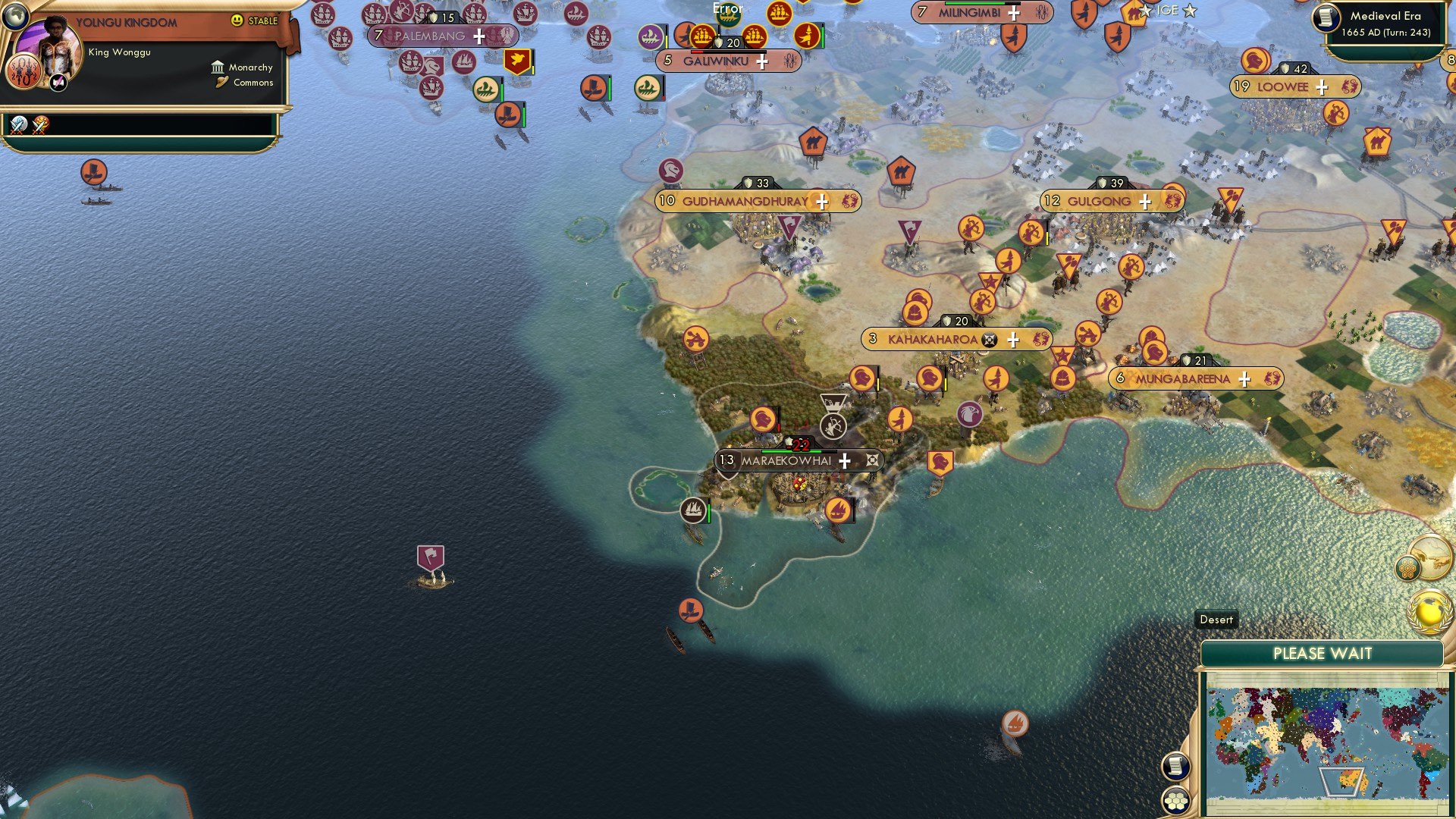1456x819 pixels.
Task: Click the Commons policy icon in leader panel
Action: click(x=221, y=82)
